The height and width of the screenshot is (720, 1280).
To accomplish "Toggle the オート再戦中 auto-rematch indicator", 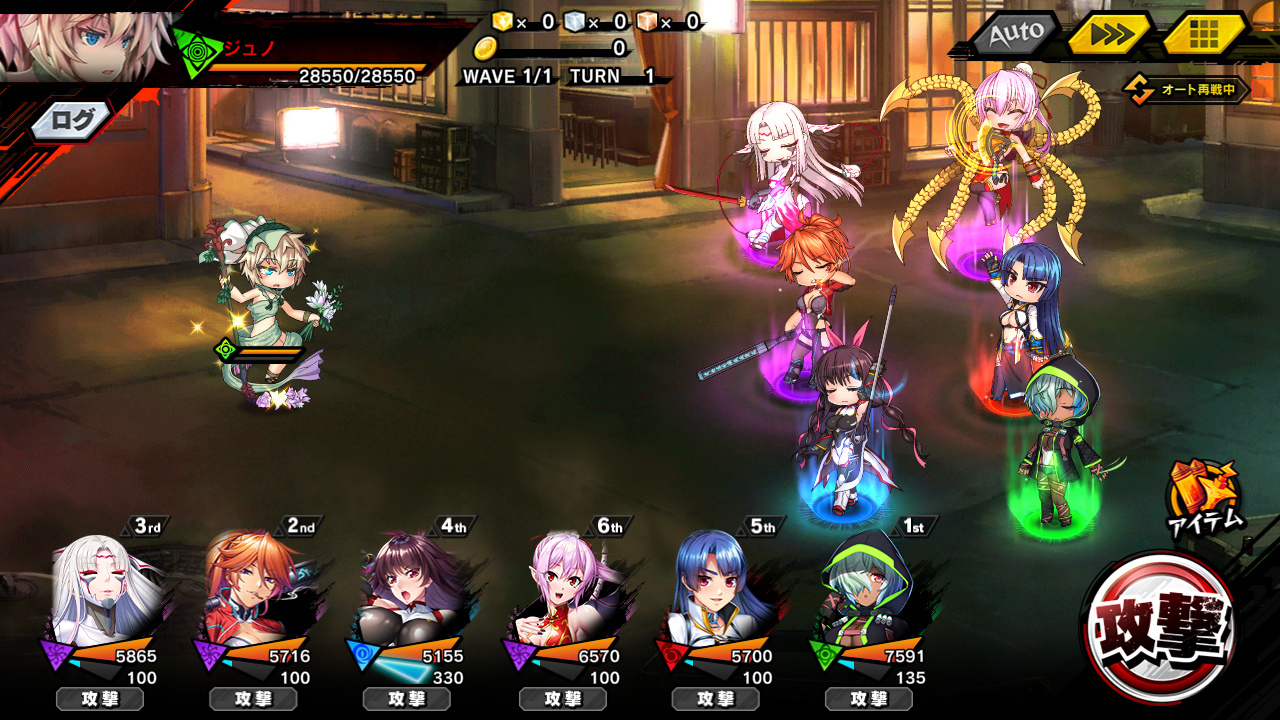I will [1187, 90].
